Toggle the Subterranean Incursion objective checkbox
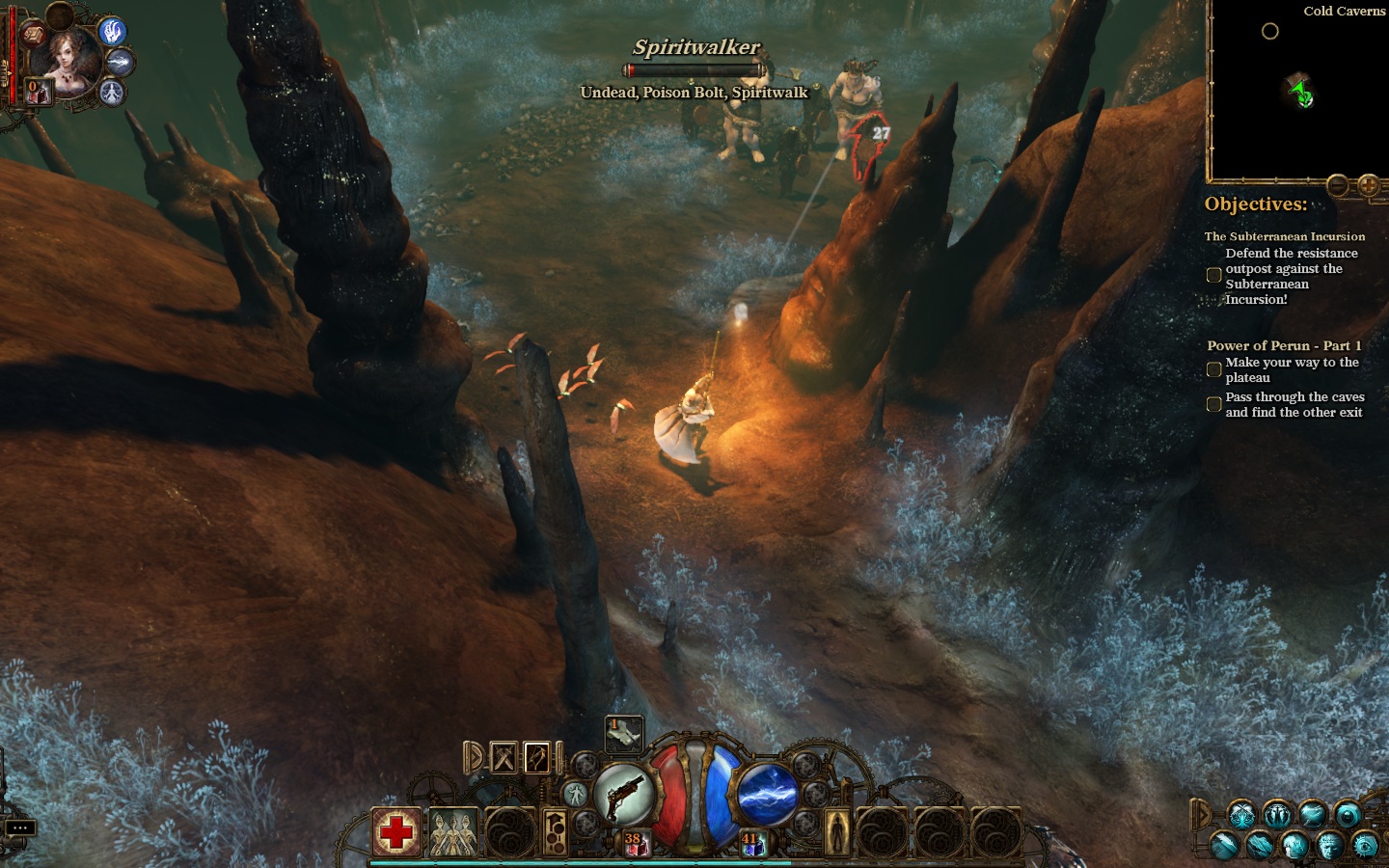 point(1214,276)
